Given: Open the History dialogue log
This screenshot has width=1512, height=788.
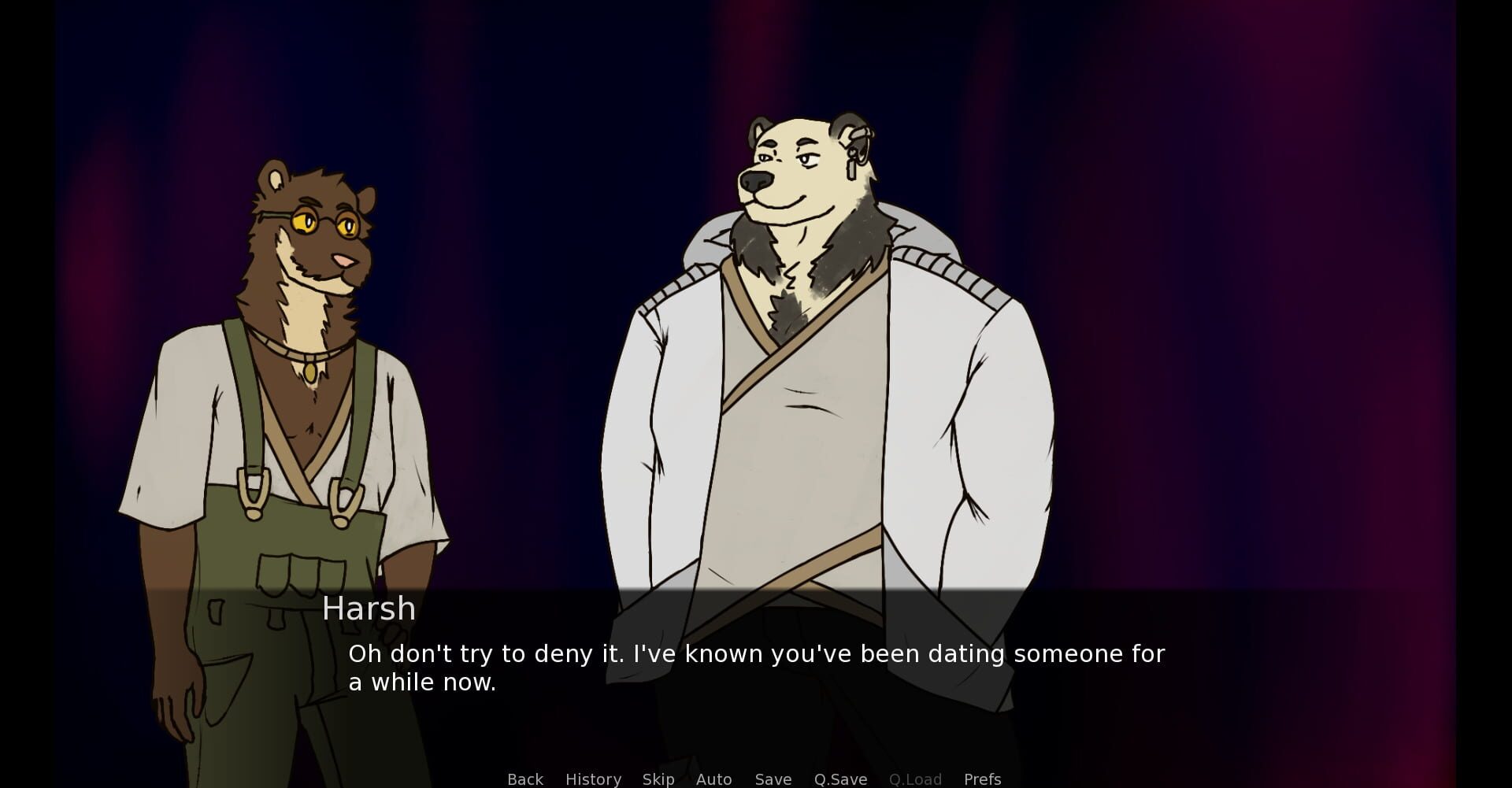Looking at the screenshot, I should [592, 779].
